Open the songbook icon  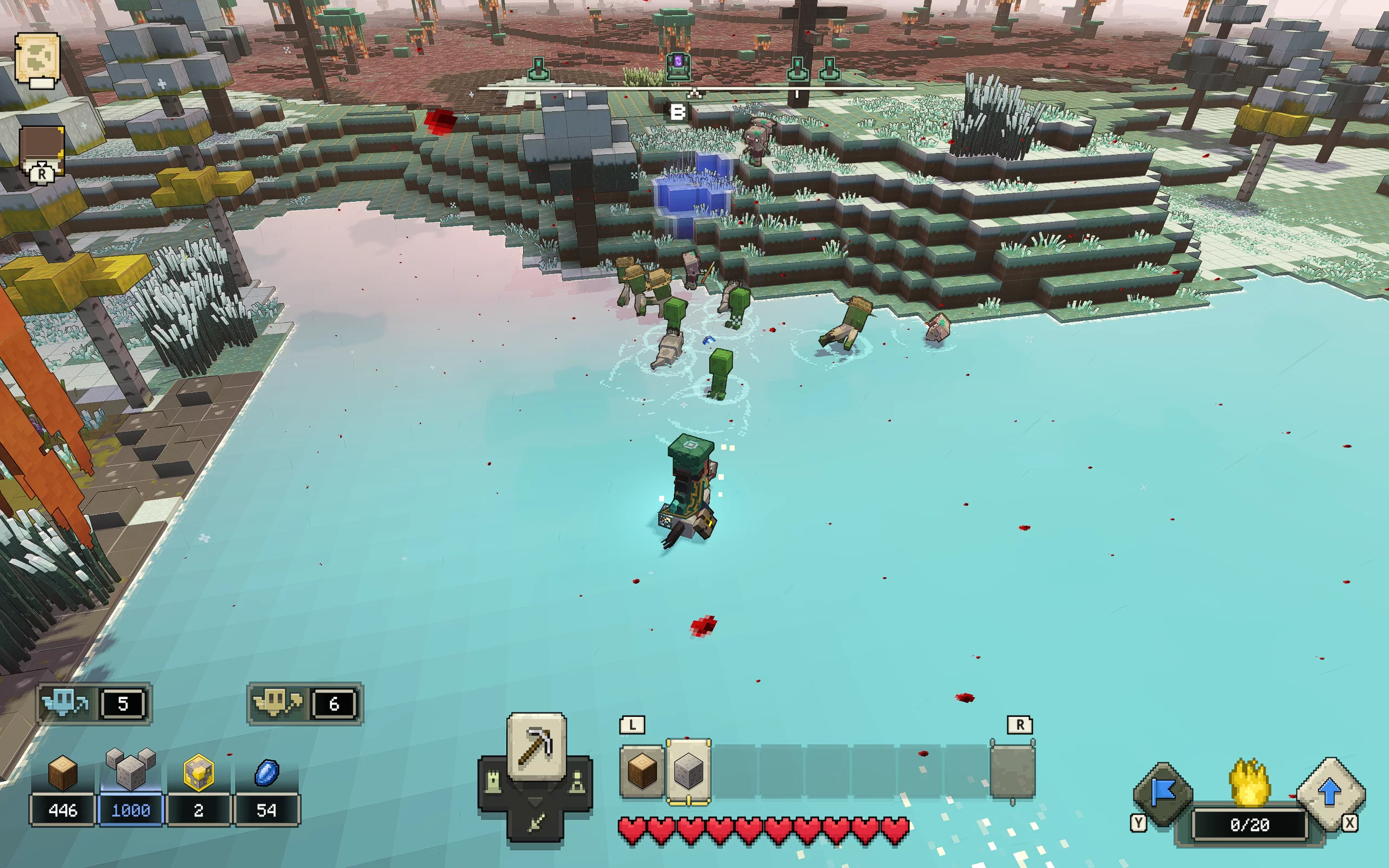tap(42, 150)
